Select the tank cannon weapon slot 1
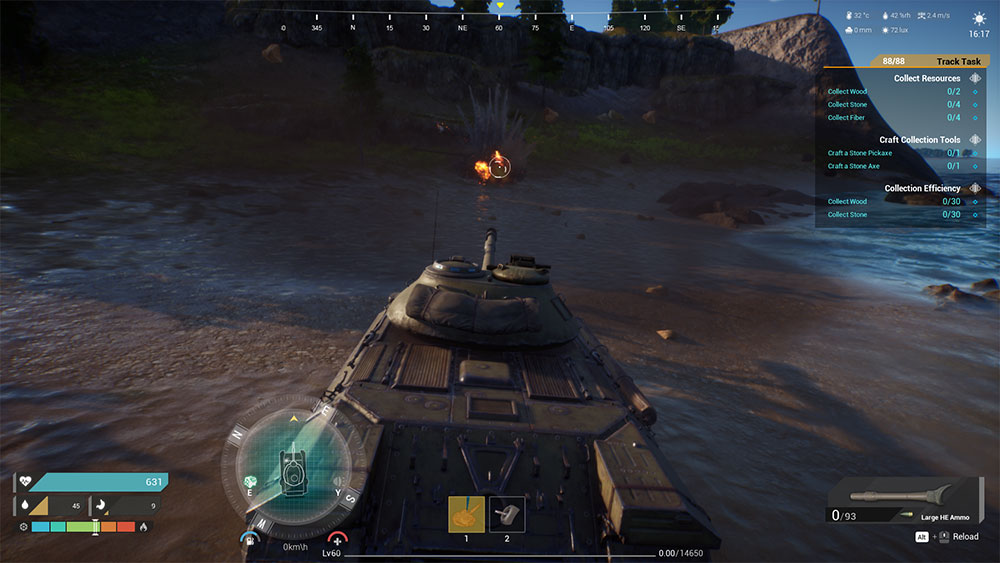 pos(466,514)
